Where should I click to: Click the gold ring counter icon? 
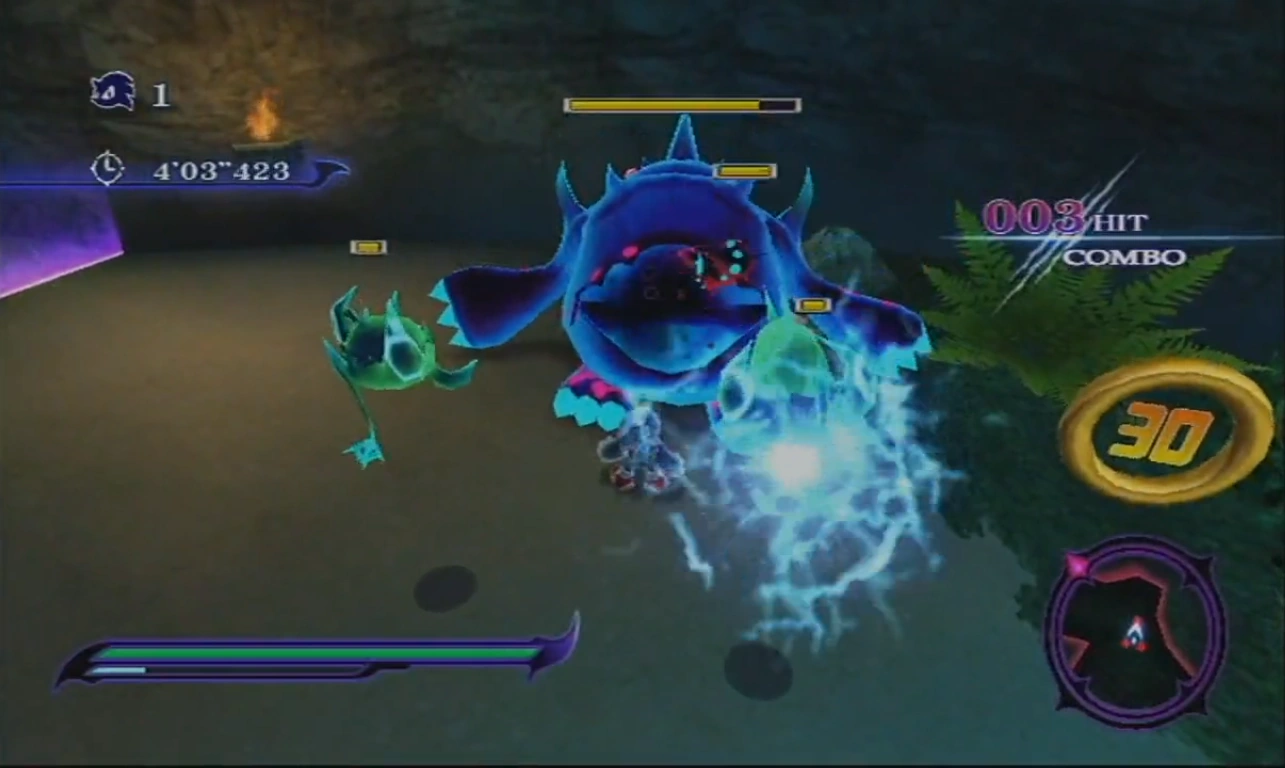[x=1165, y=430]
